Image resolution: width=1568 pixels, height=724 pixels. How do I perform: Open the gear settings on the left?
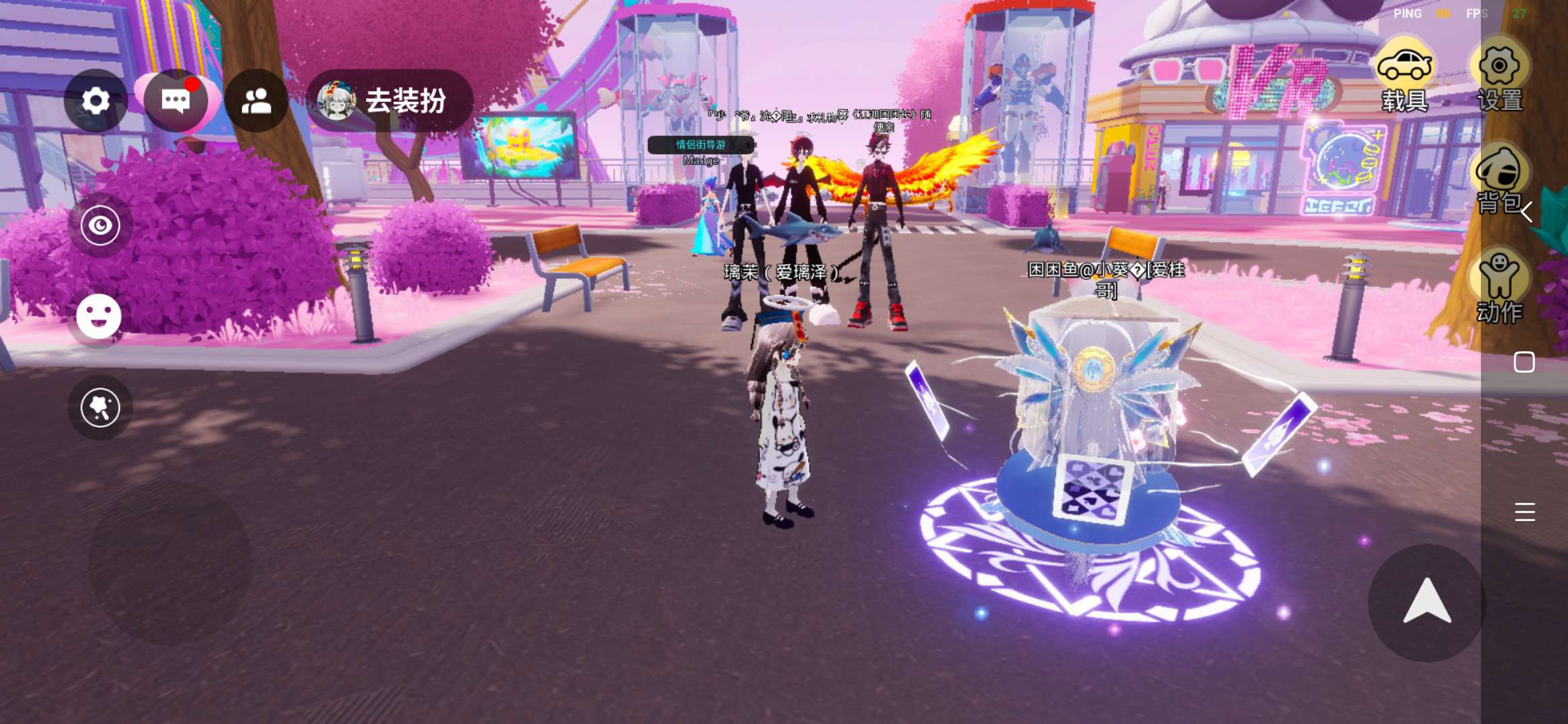[96, 101]
